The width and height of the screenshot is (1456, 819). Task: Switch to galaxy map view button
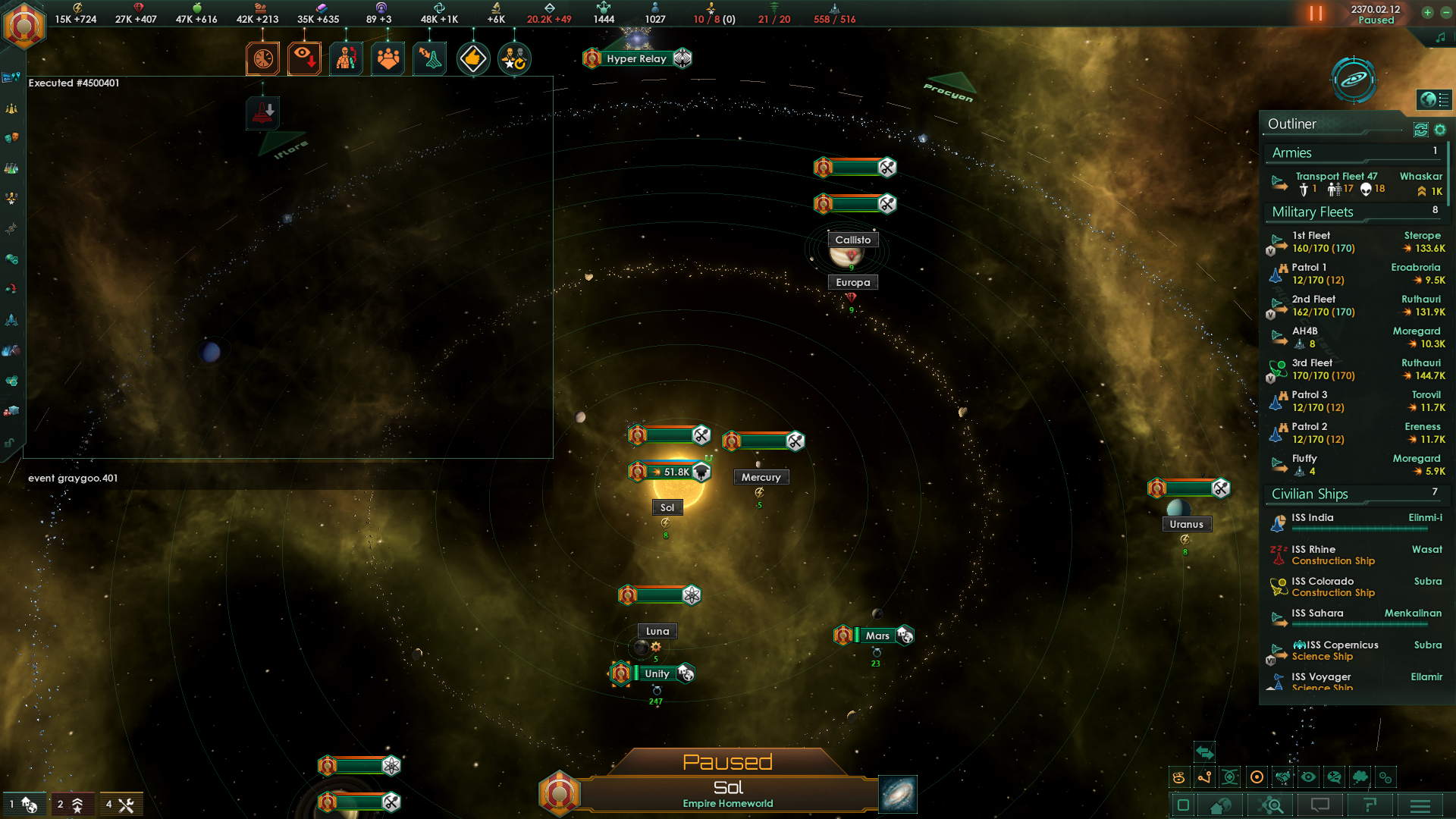click(898, 794)
